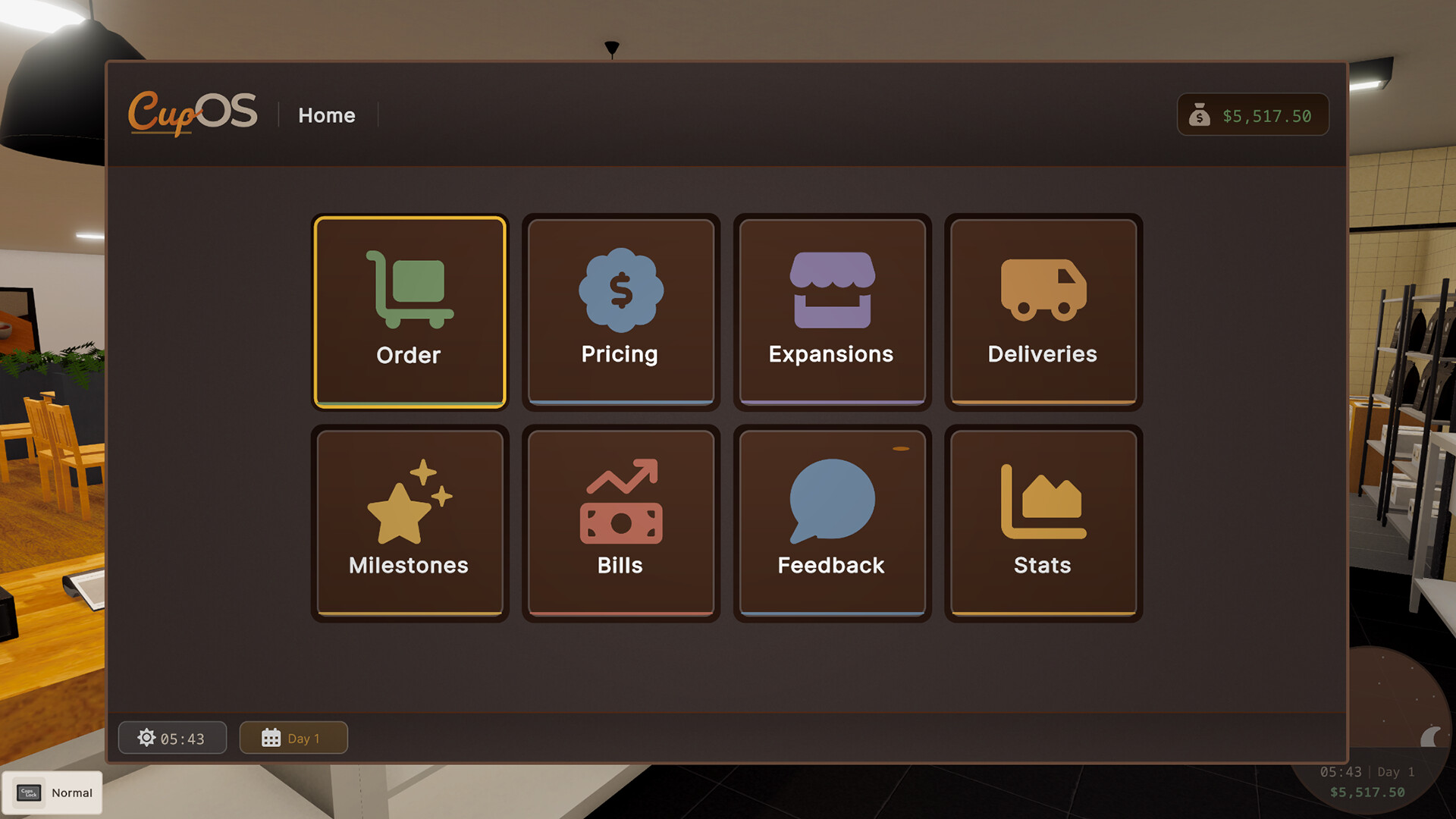1456x819 pixels.
Task: Open the Pricing menu
Action: [x=620, y=312]
